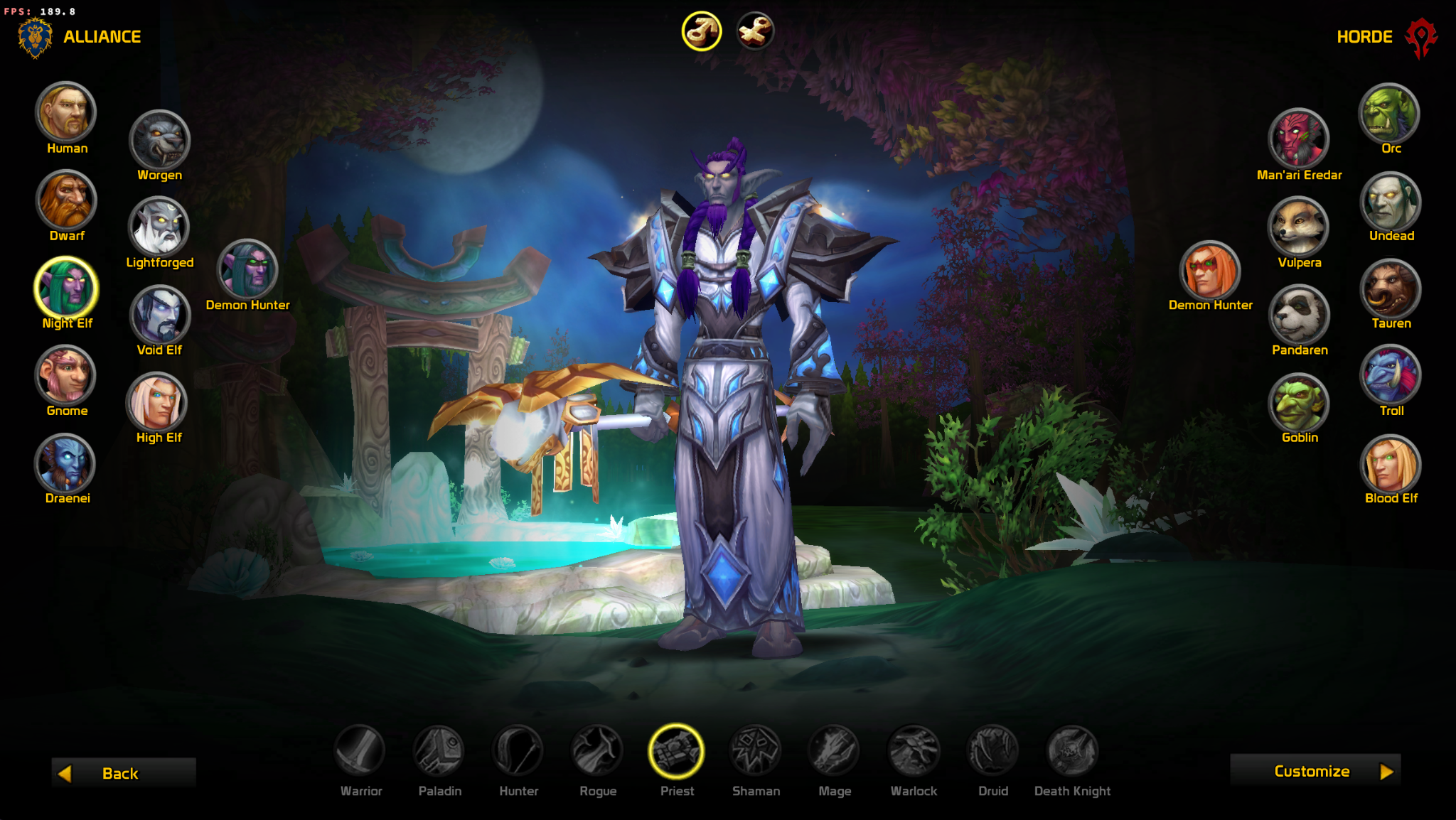This screenshot has height=820, width=1456.
Task: Switch to the Death Knight class
Action: point(1072,750)
